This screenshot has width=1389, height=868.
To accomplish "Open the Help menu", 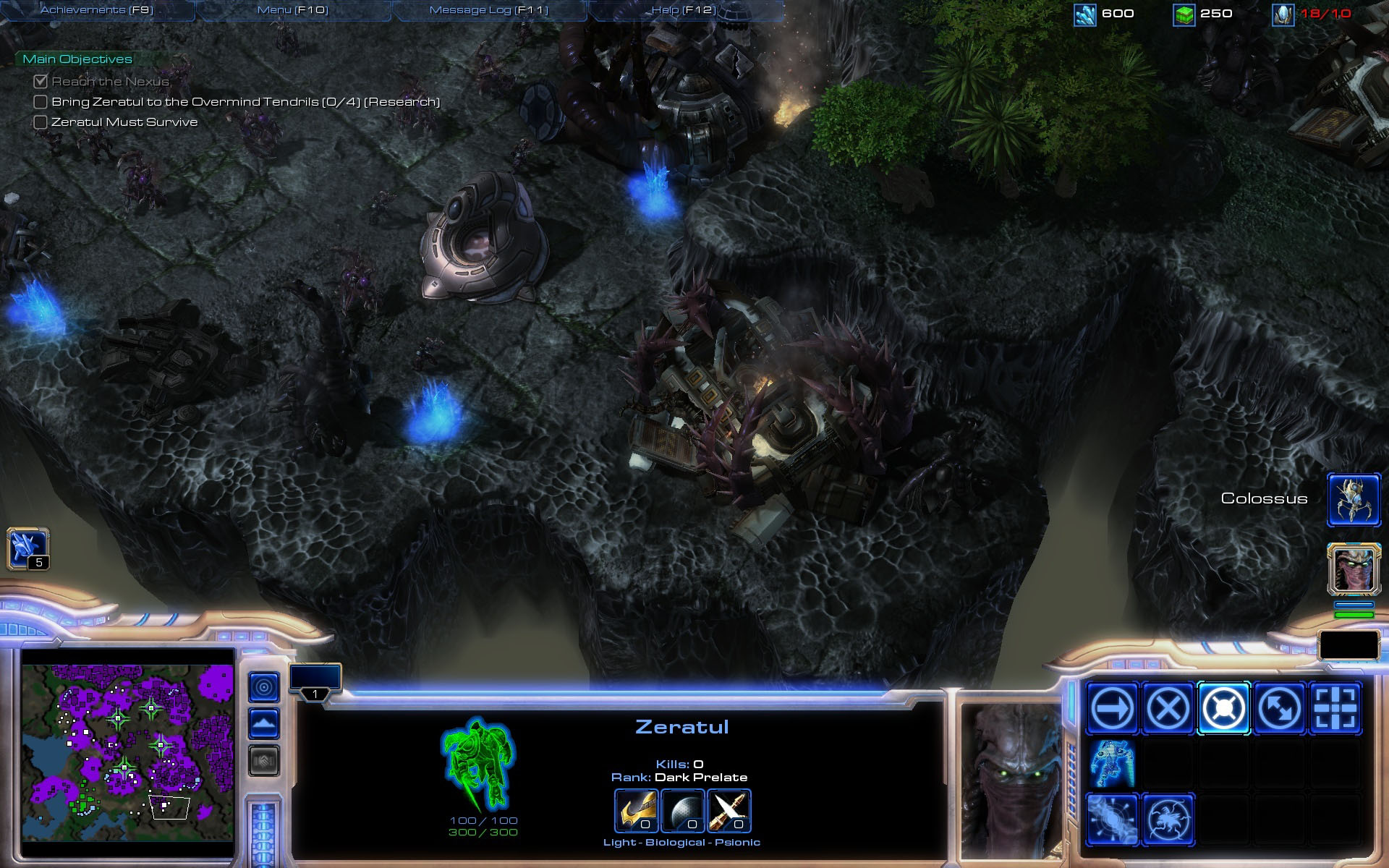I will (x=684, y=10).
